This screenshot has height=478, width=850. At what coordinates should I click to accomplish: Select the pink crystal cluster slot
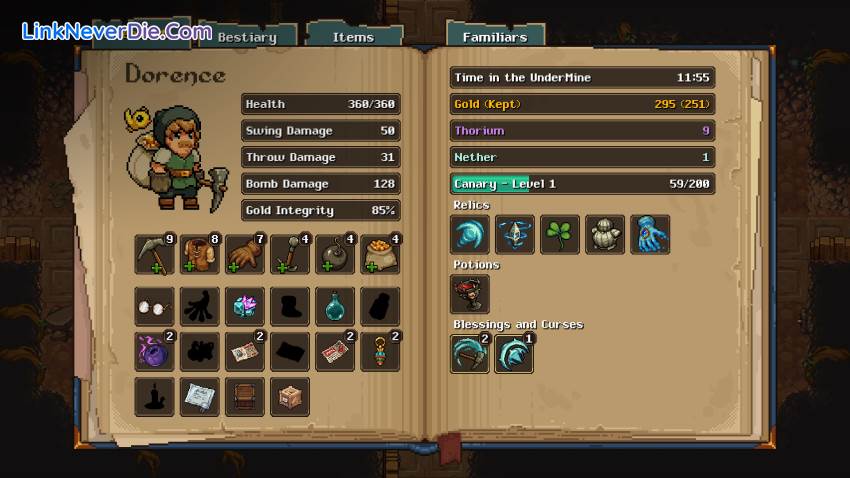pos(244,307)
